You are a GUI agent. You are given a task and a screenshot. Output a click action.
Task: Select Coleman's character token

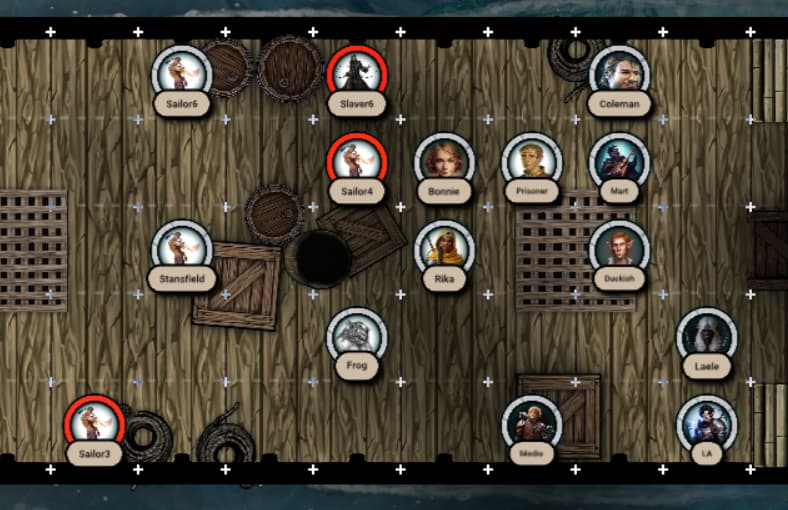pyautogui.click(x=619, y=74)
